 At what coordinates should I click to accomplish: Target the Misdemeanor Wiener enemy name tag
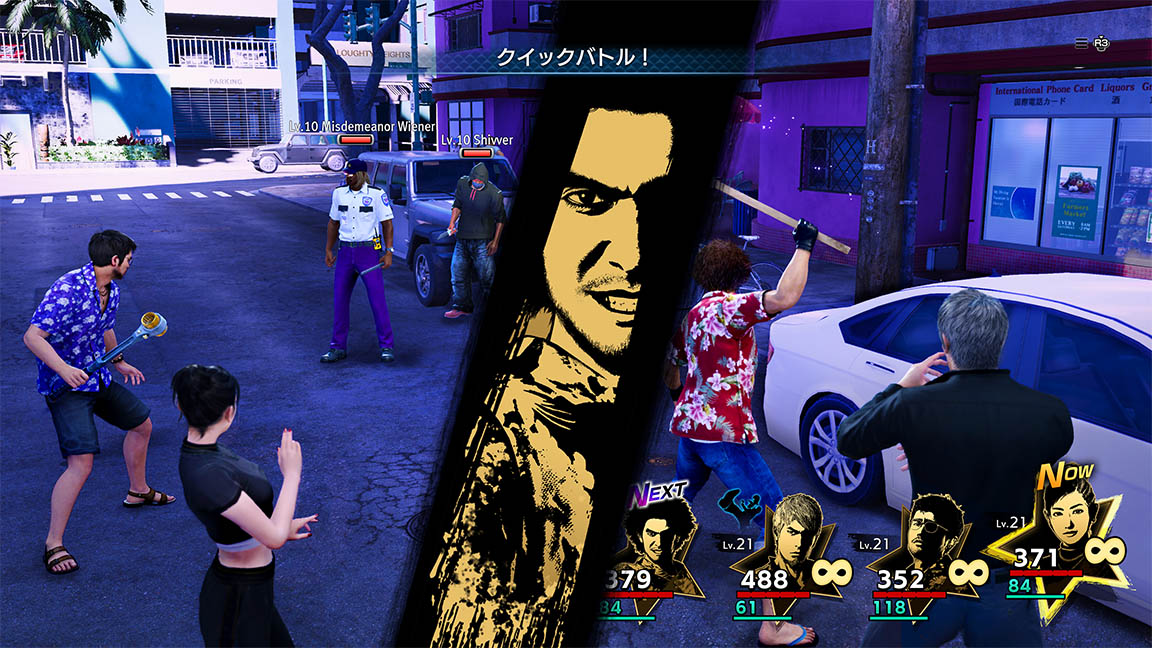pos(361,127)
